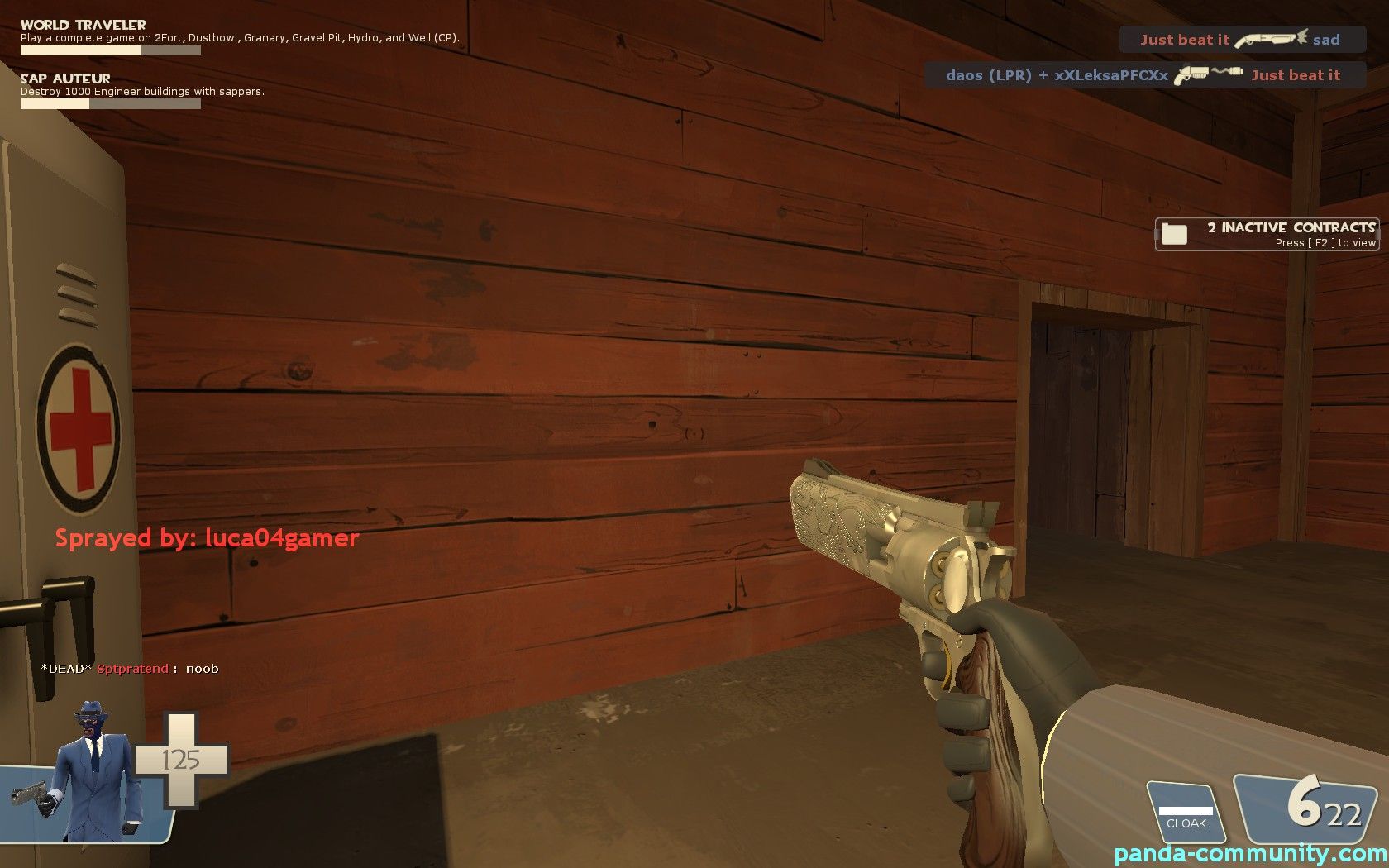The height and width of the screenshot is (868, 1389).
Task: Click the kill feed entry where sad died
Action: (1242, 40)
